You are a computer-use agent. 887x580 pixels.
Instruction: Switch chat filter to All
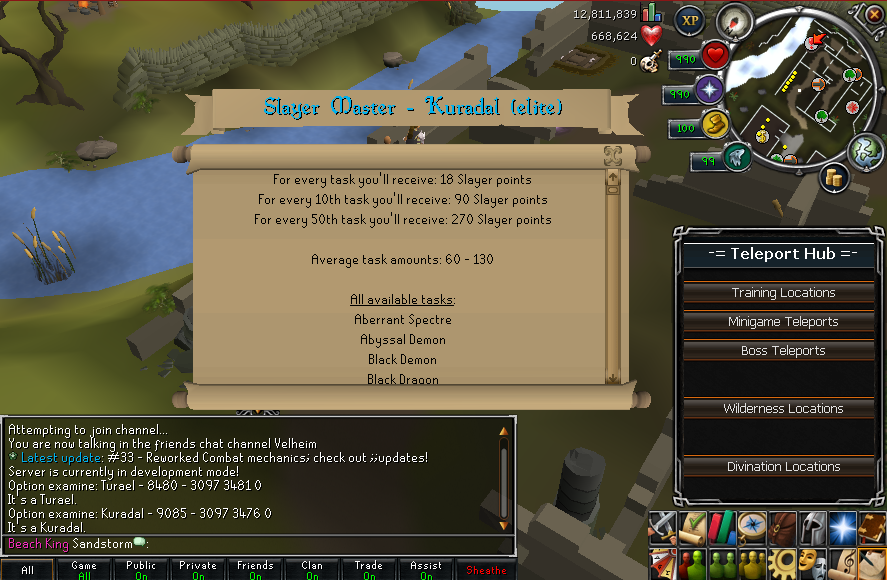click(28, 570)
